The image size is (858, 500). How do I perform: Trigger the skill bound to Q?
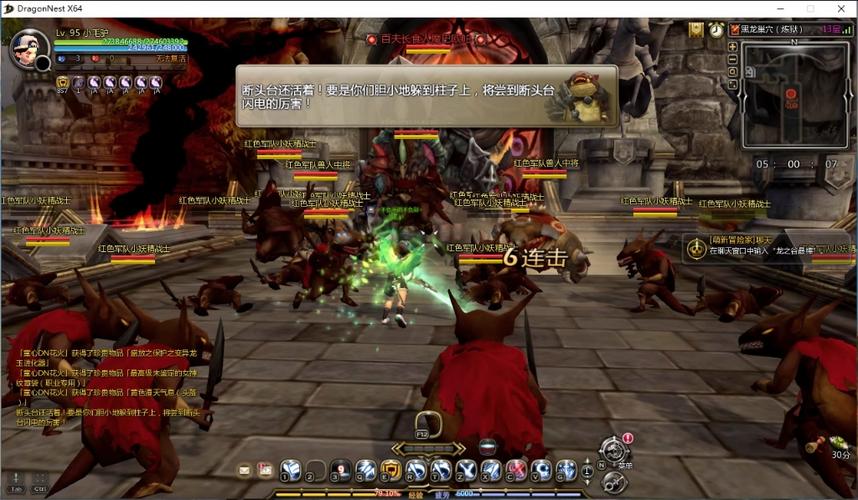pos(366,469)
